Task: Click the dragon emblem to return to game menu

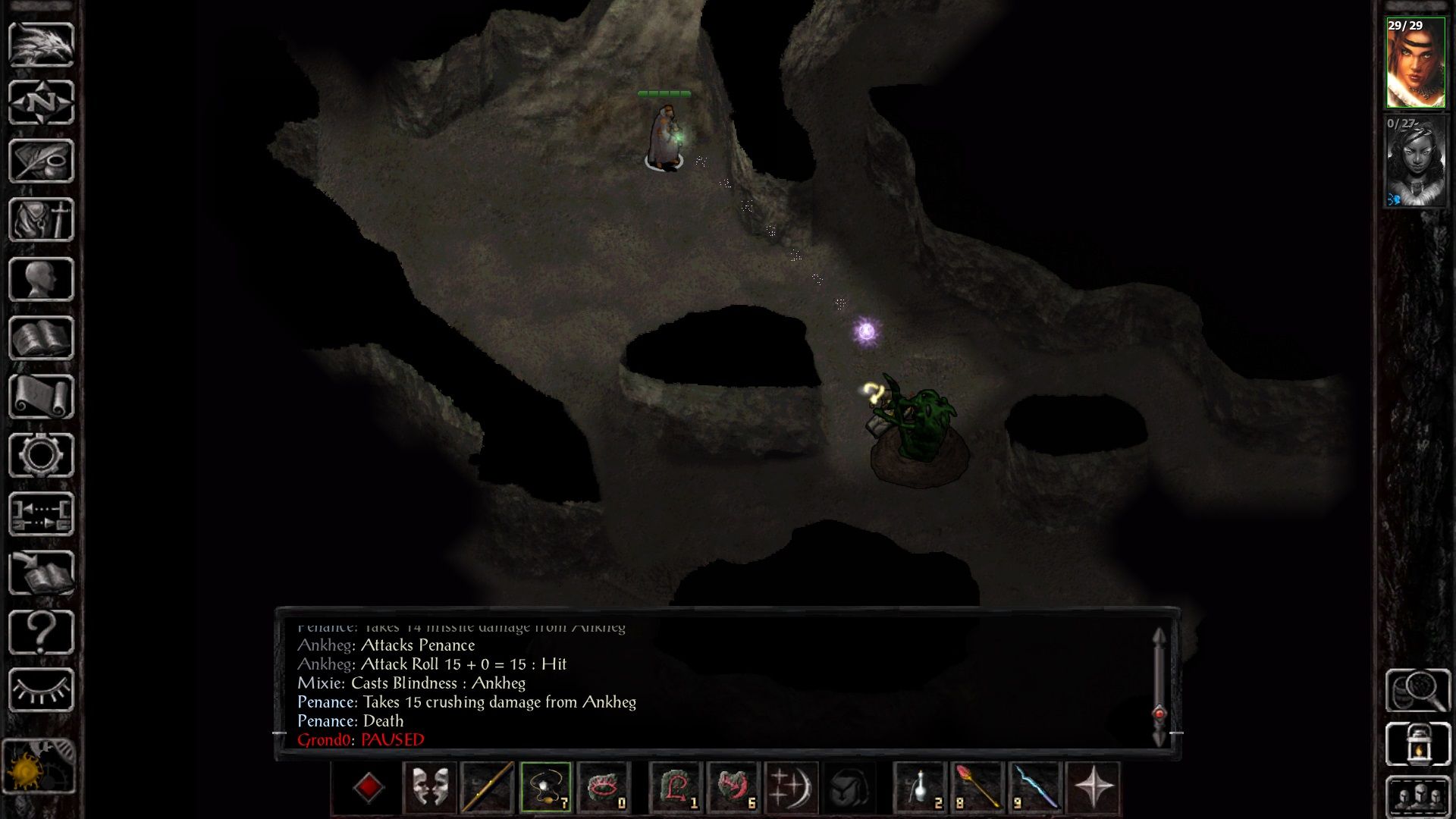Action: 42,45
